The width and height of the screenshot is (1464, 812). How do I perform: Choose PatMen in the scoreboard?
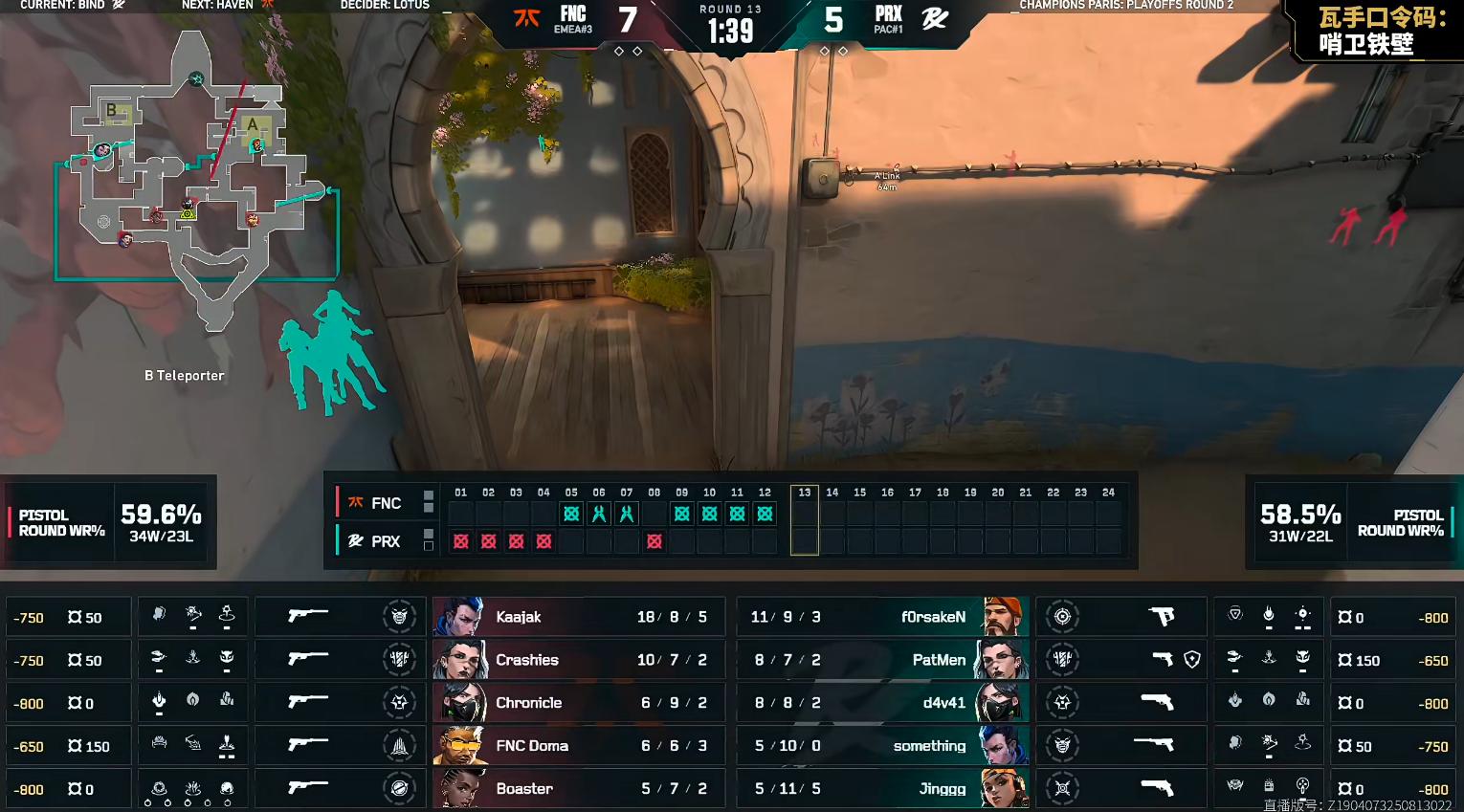point(882,660)
